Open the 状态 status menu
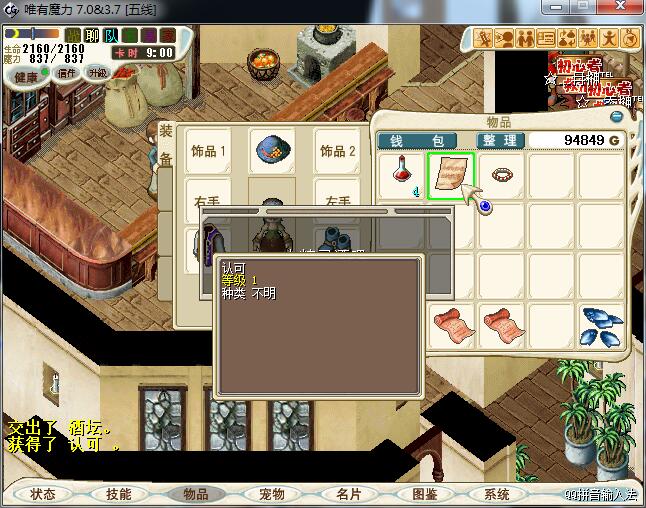This screenshot has width=646, height=508. (x=43, y=494)
